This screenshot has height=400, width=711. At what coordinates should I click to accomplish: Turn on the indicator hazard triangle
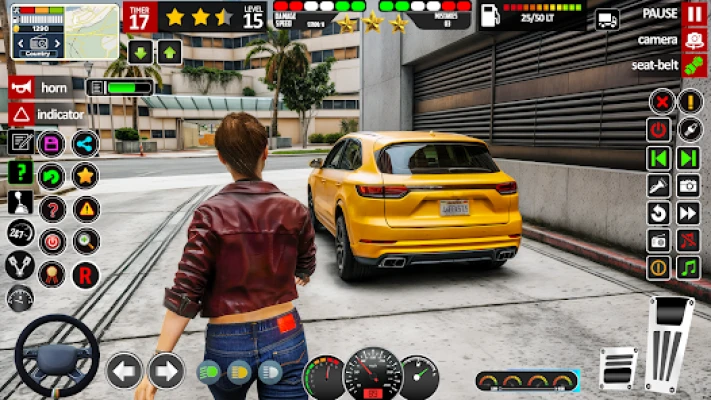[21, 114]
